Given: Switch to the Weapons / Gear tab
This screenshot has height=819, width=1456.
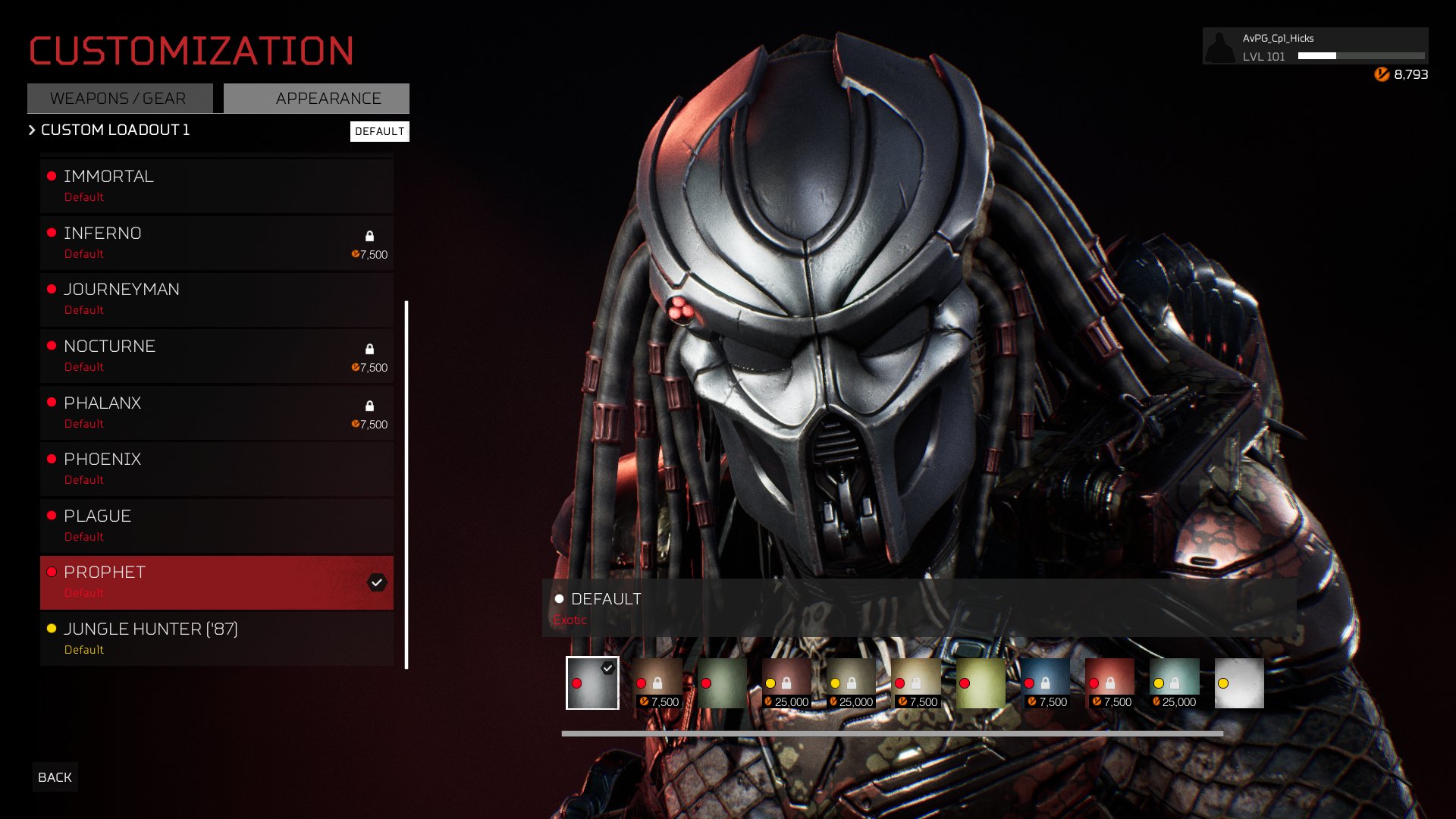Looking at the screenshot, I should [118, 98].
